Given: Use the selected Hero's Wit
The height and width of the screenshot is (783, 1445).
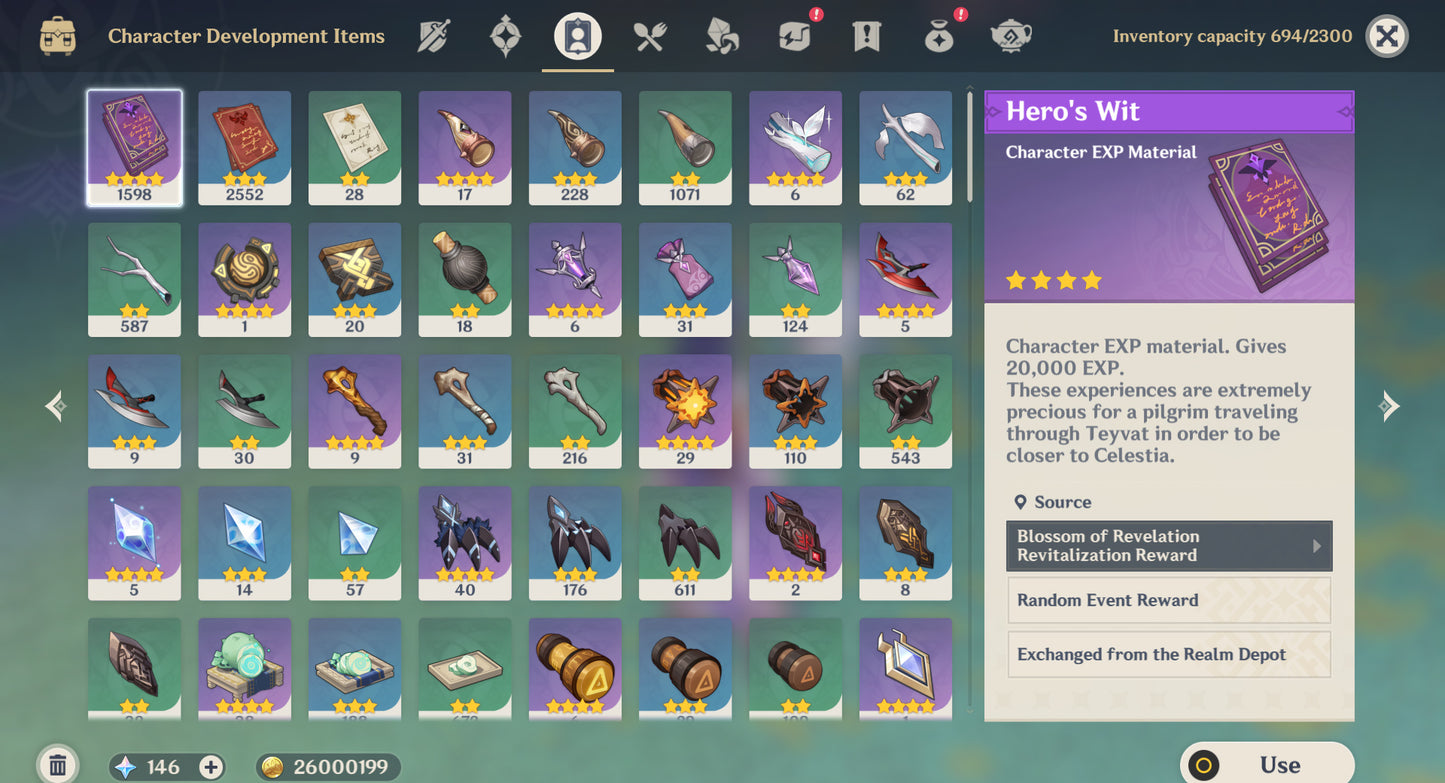Looking at the screenshot, I should [x=1266, y=765].
